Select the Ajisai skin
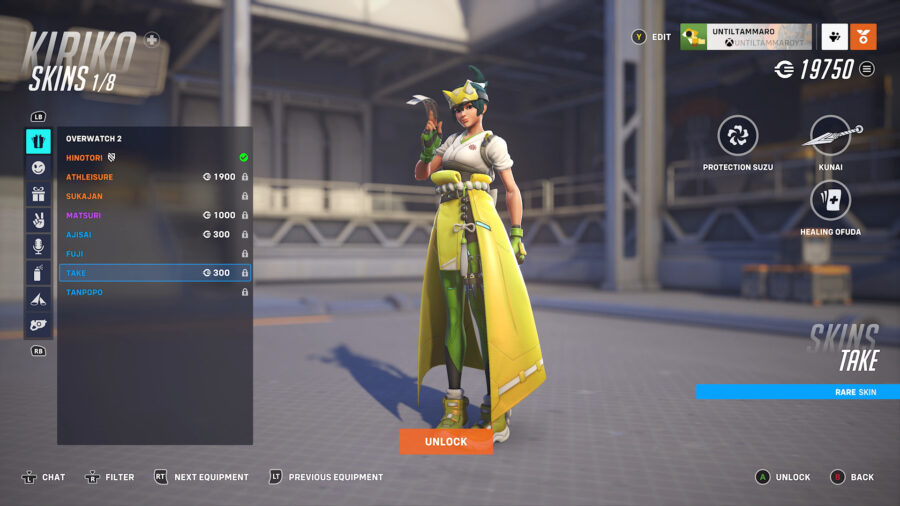 (150, 234)
